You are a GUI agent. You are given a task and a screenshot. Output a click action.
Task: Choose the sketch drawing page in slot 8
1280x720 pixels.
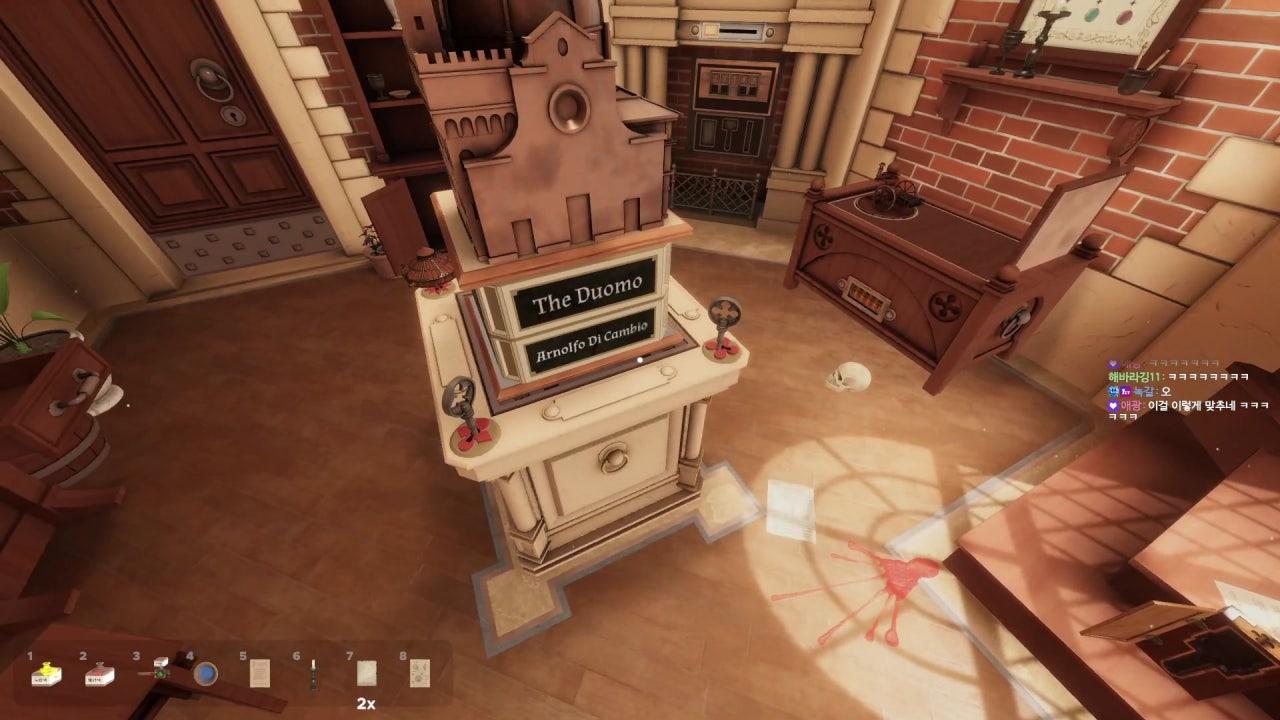pyautogui.click(x=420, y=673)
